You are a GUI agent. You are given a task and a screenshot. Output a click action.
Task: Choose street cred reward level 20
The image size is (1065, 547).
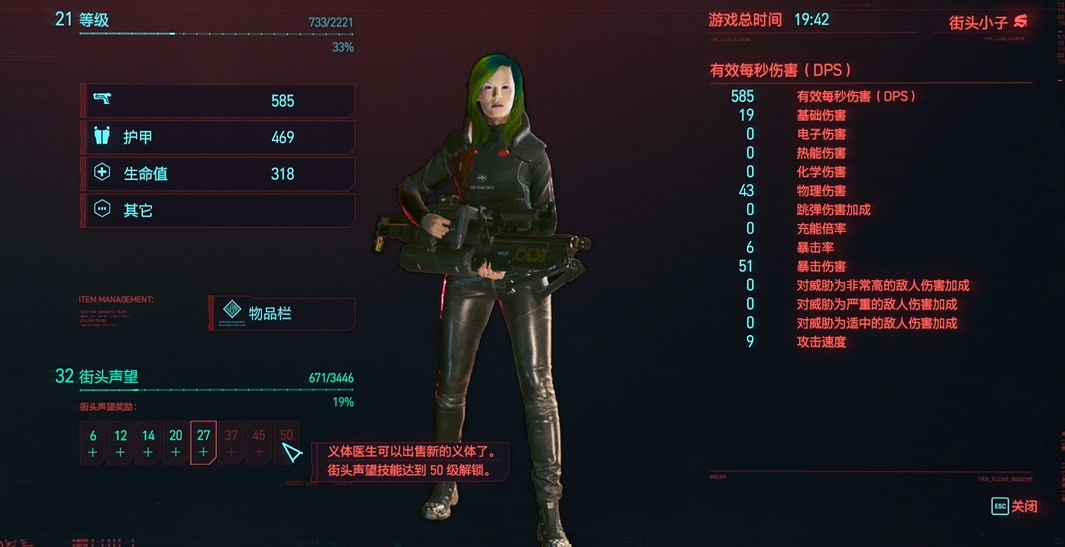[x=176, y=443]
